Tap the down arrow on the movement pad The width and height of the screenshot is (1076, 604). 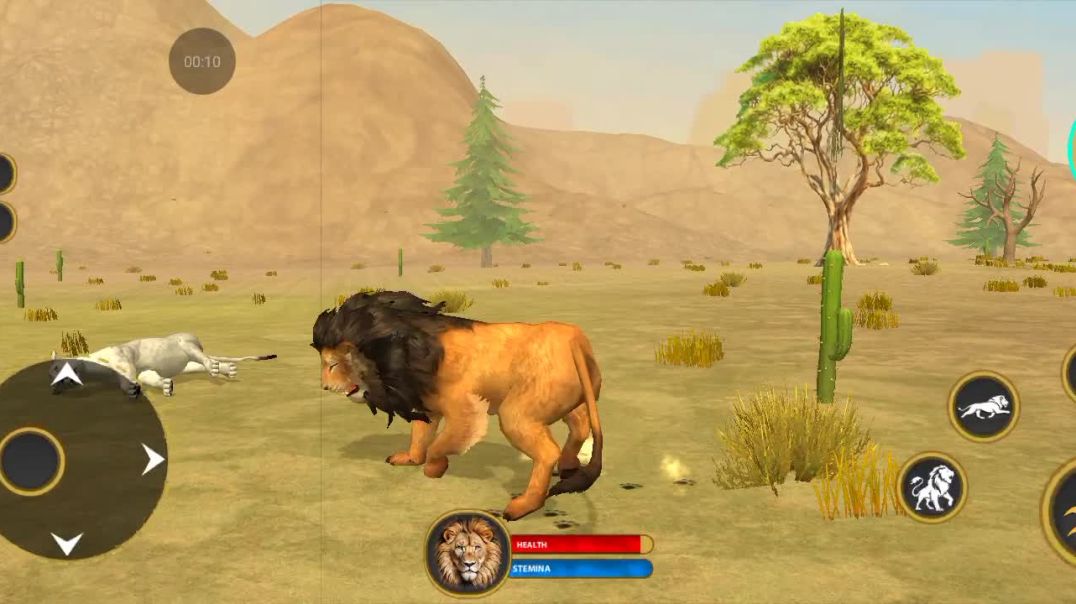pyautogui.click(x=67, y=544)
